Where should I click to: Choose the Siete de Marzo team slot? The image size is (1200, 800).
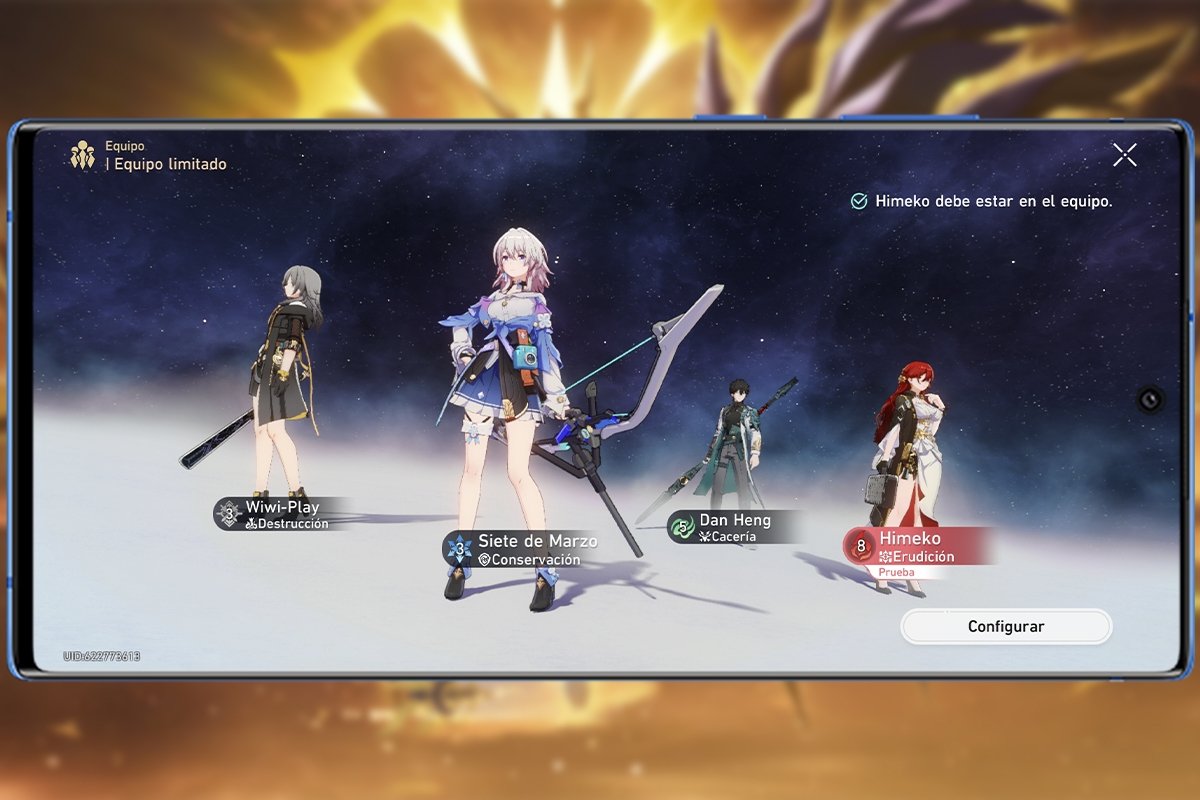point(526,549)
